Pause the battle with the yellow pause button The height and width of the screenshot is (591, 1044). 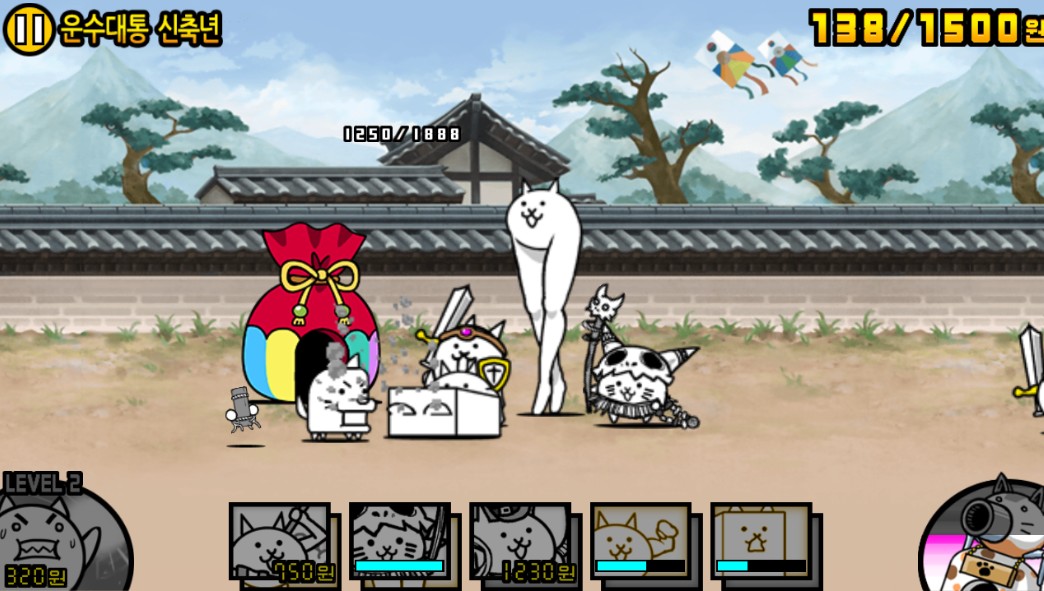coord(28,30)
